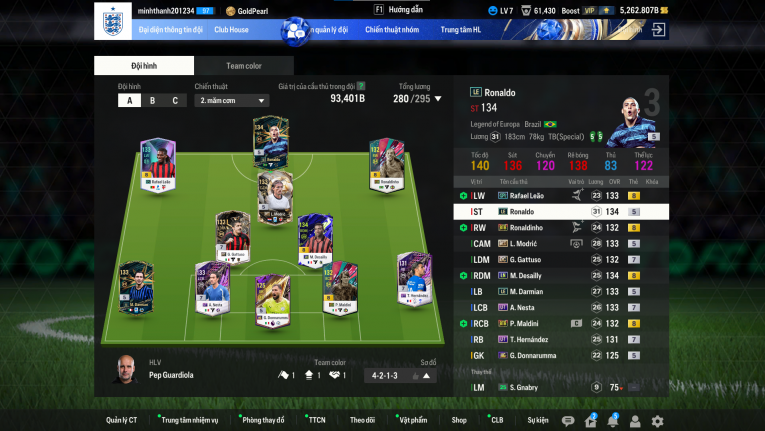Open the settings gear icon
This screenshot has height=431, width=765.
(x=657, y=421)
